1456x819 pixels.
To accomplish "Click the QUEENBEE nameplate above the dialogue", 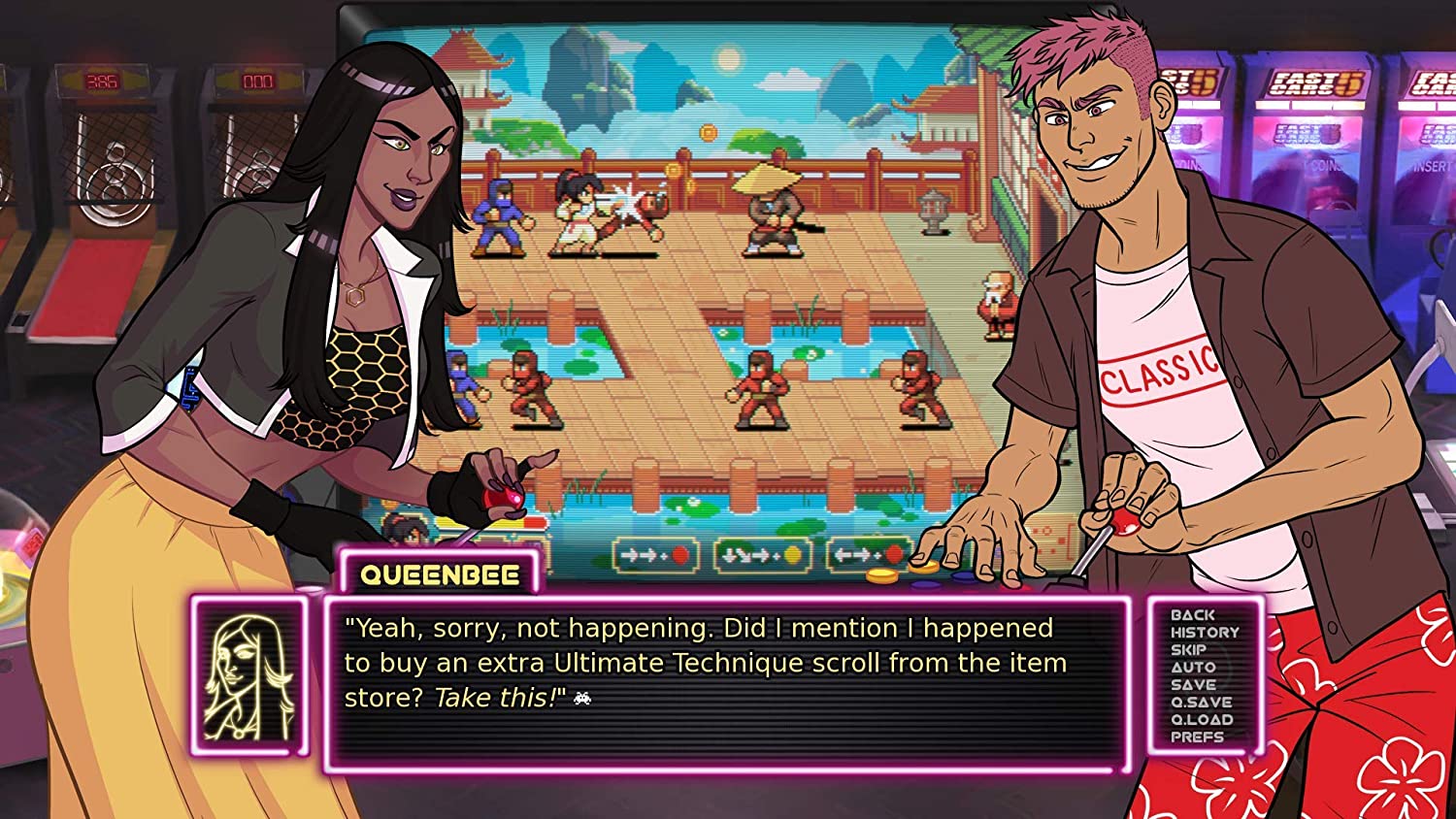I will [439, 573].
